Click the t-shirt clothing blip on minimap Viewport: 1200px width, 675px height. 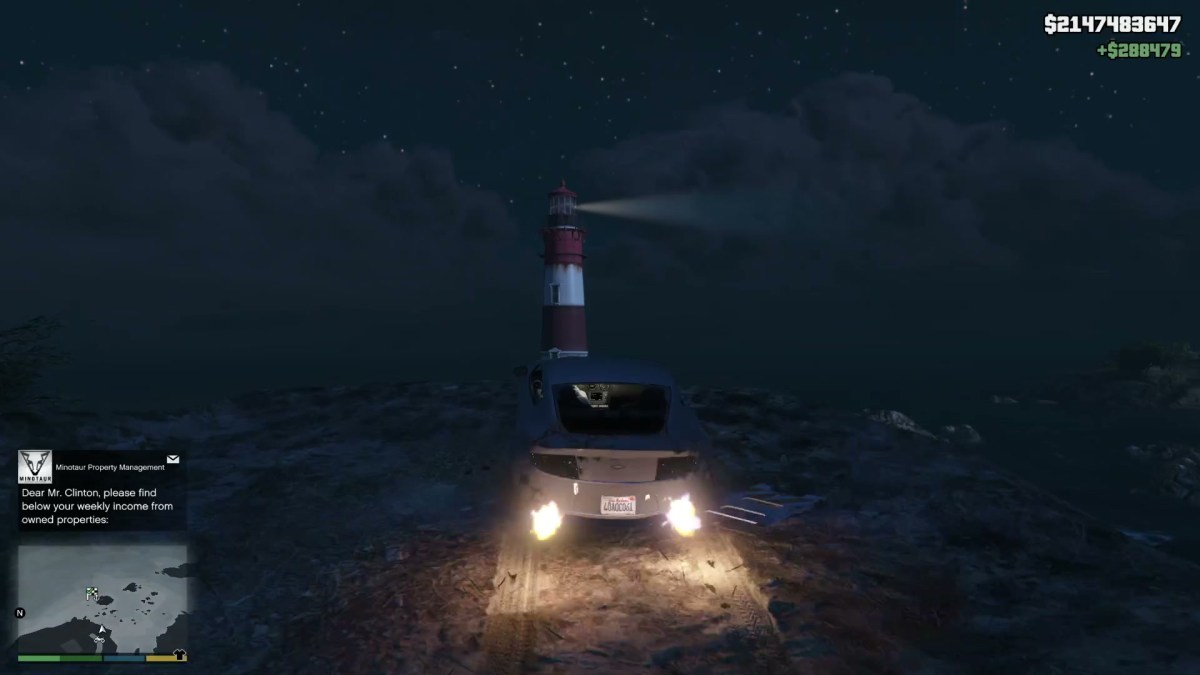(180, 656)
